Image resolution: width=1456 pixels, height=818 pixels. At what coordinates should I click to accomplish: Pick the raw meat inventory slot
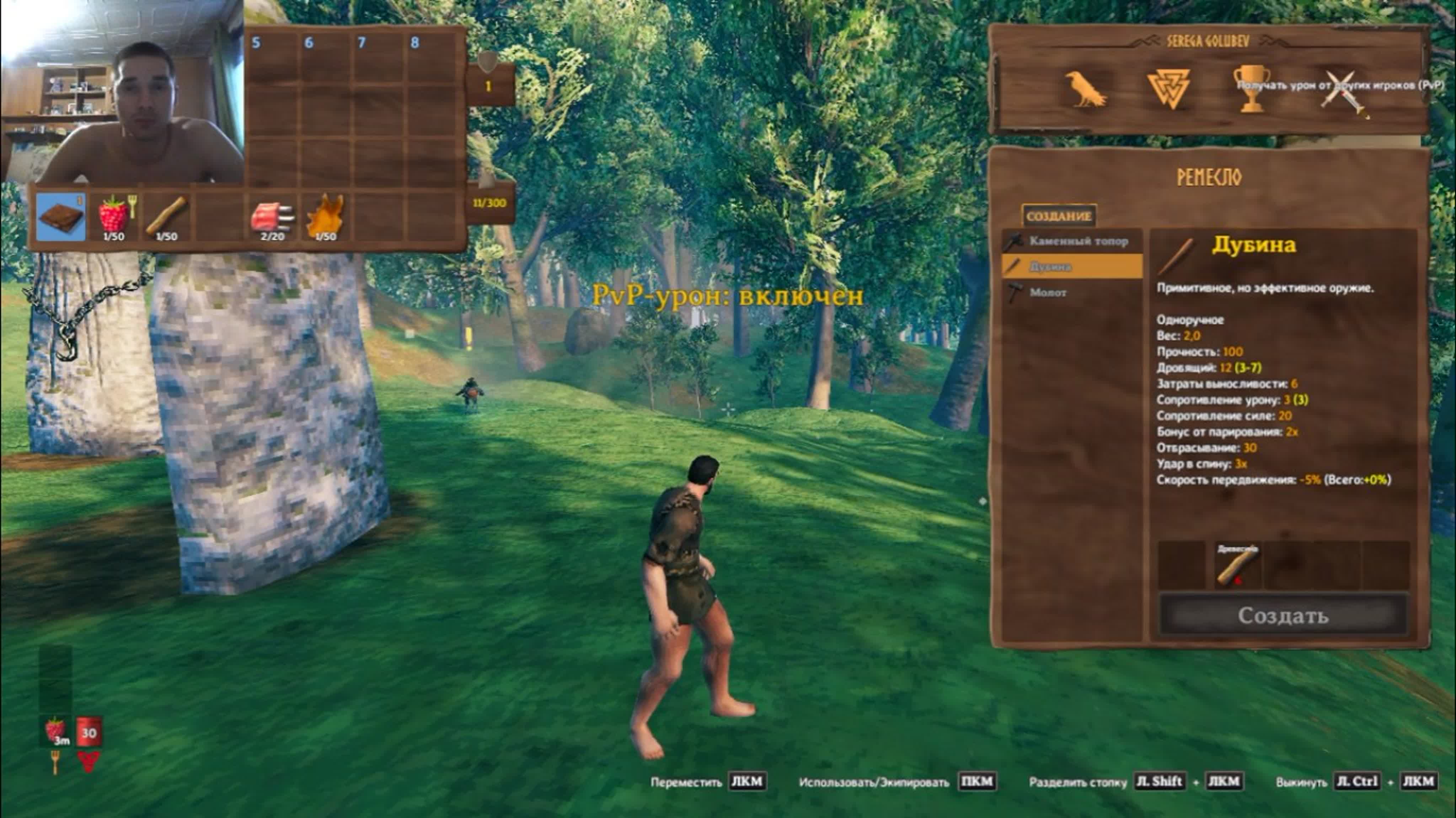(x=272, y=217)
